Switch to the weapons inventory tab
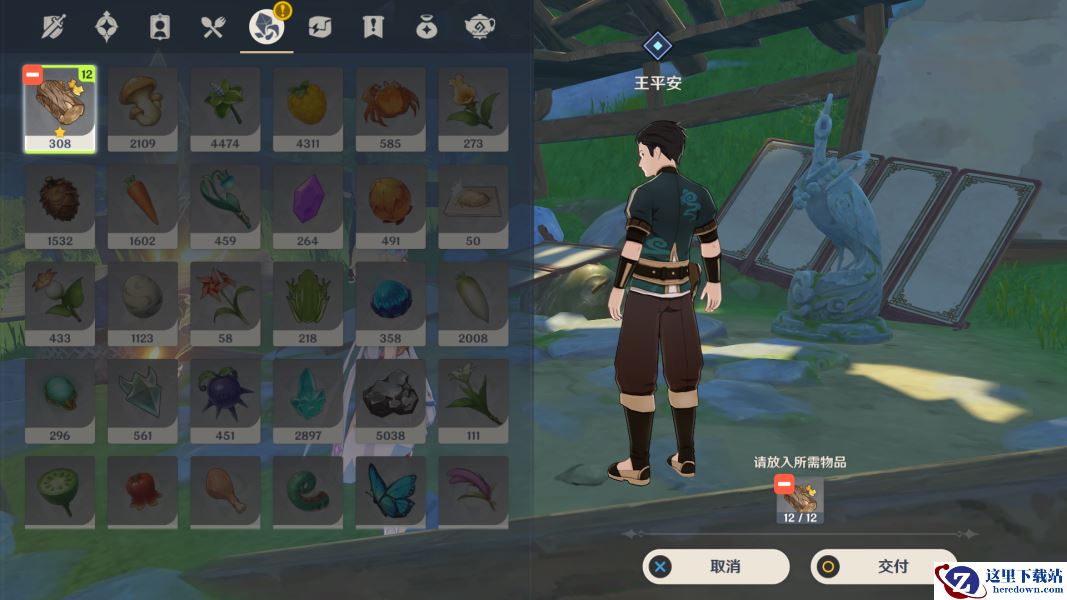The width and height of the screenshot is (1067, 600). pyautogui.click(x=52, y=27)
